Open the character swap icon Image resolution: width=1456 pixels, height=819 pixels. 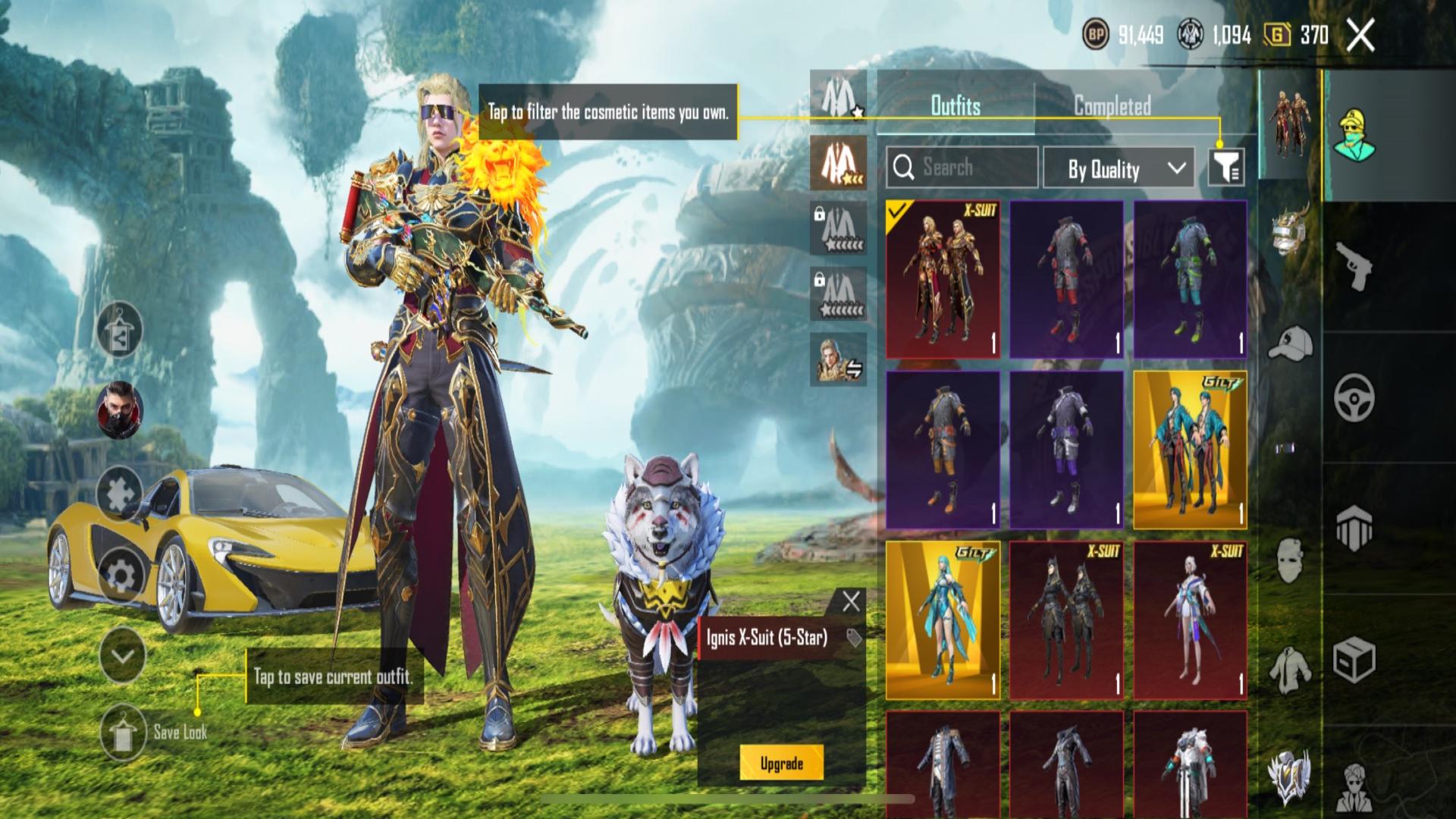838,359
